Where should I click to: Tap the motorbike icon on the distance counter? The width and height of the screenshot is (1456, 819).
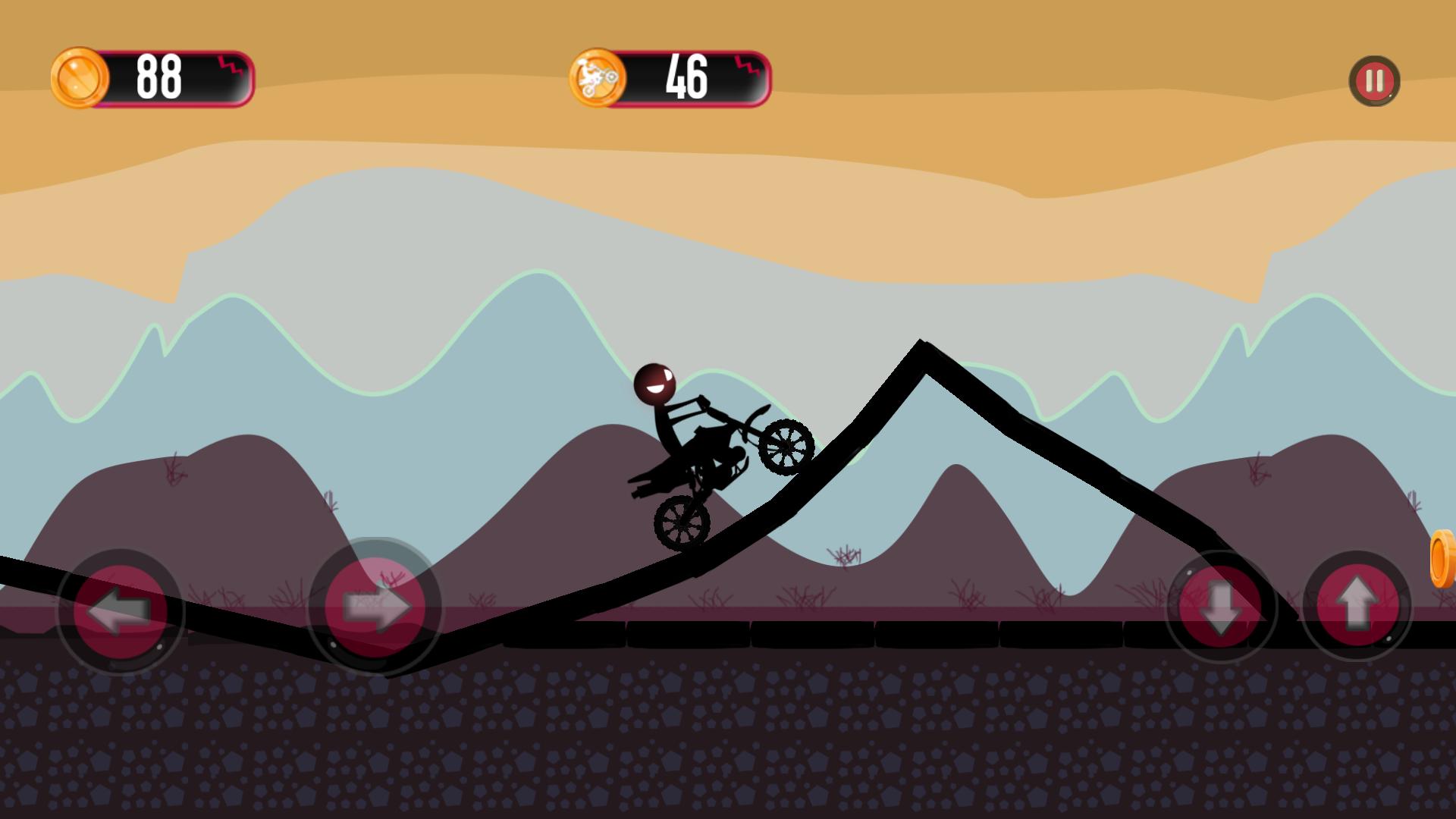(599, 76)
